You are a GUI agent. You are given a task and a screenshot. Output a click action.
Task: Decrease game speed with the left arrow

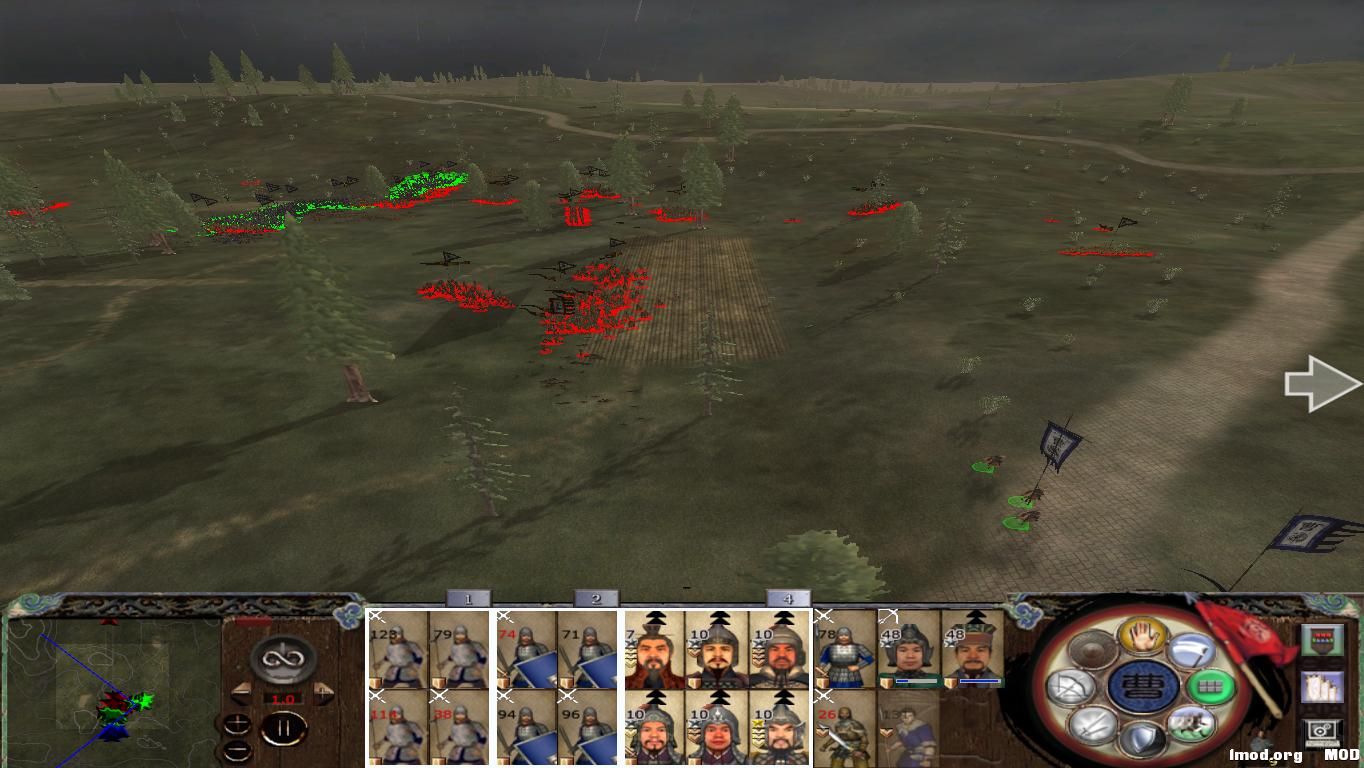point(240,692)
